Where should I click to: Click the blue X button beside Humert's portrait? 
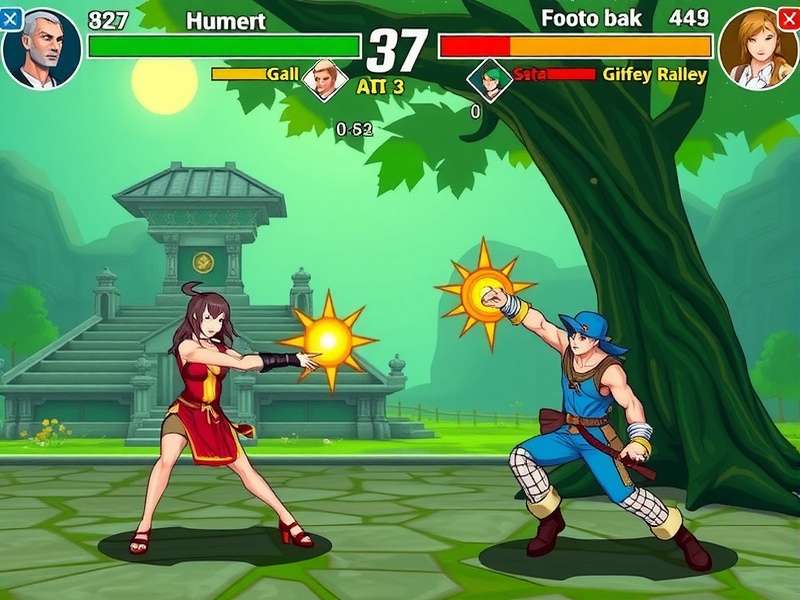tap(11, 19)
